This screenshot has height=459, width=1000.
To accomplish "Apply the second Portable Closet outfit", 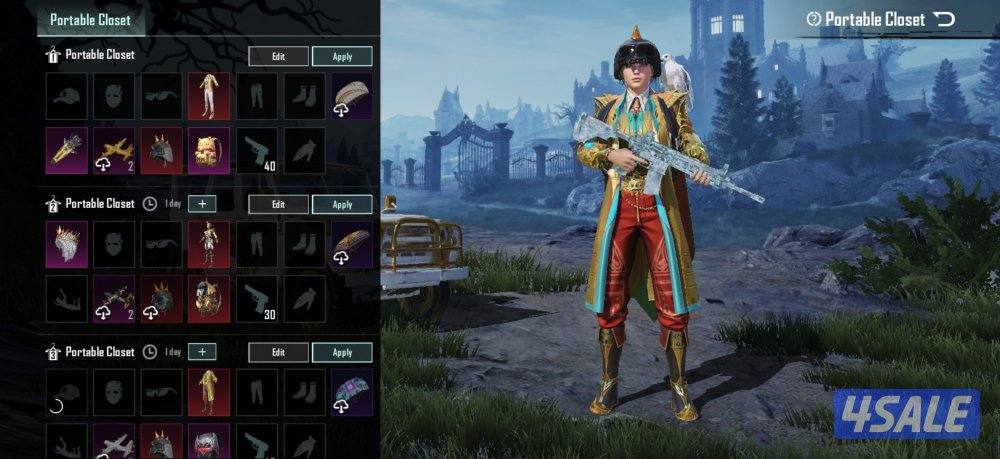I will 342,204.
